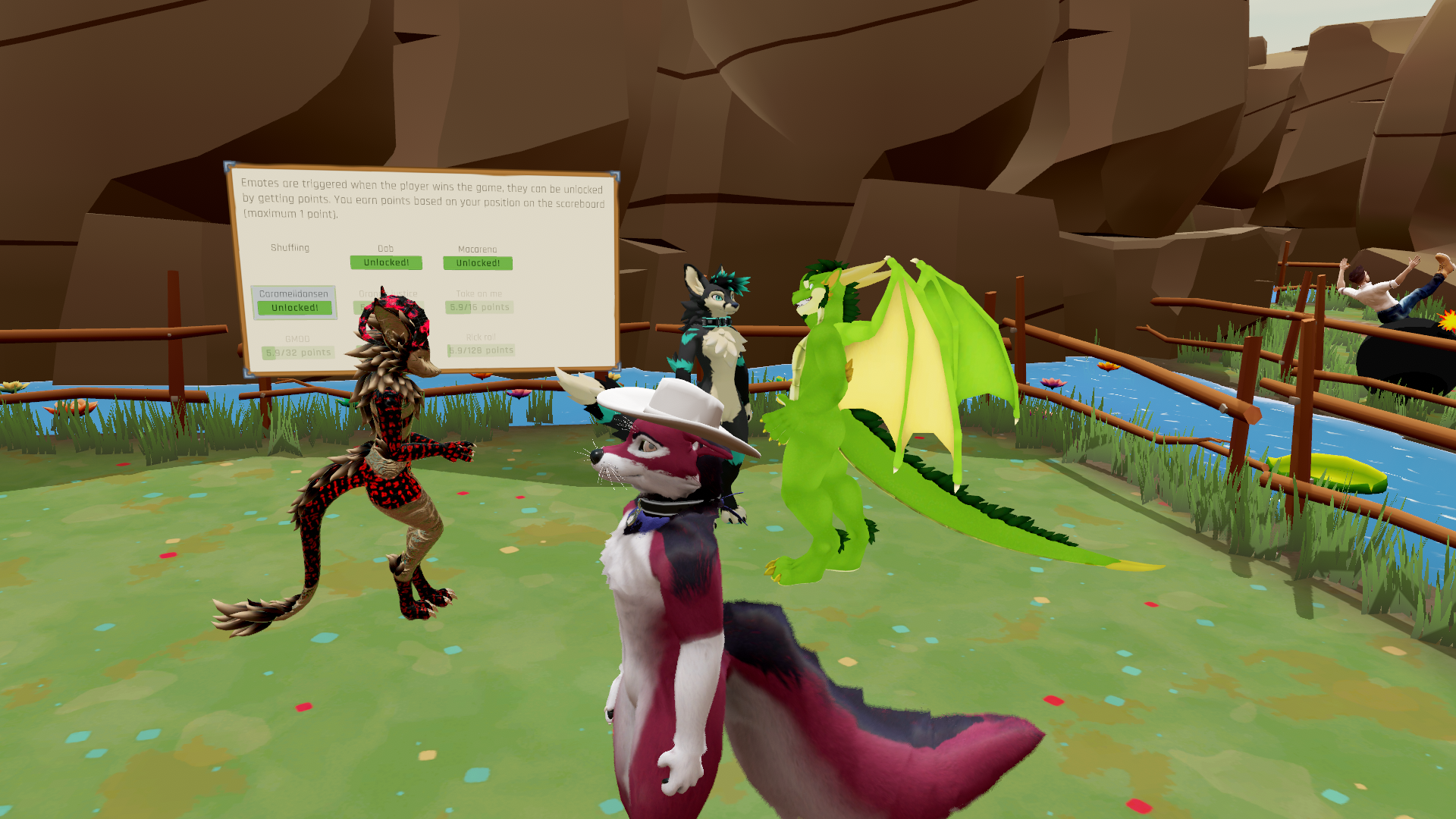Choose the unlocked Dab emote
The image size is (1456, 819).
pos(386,262)
